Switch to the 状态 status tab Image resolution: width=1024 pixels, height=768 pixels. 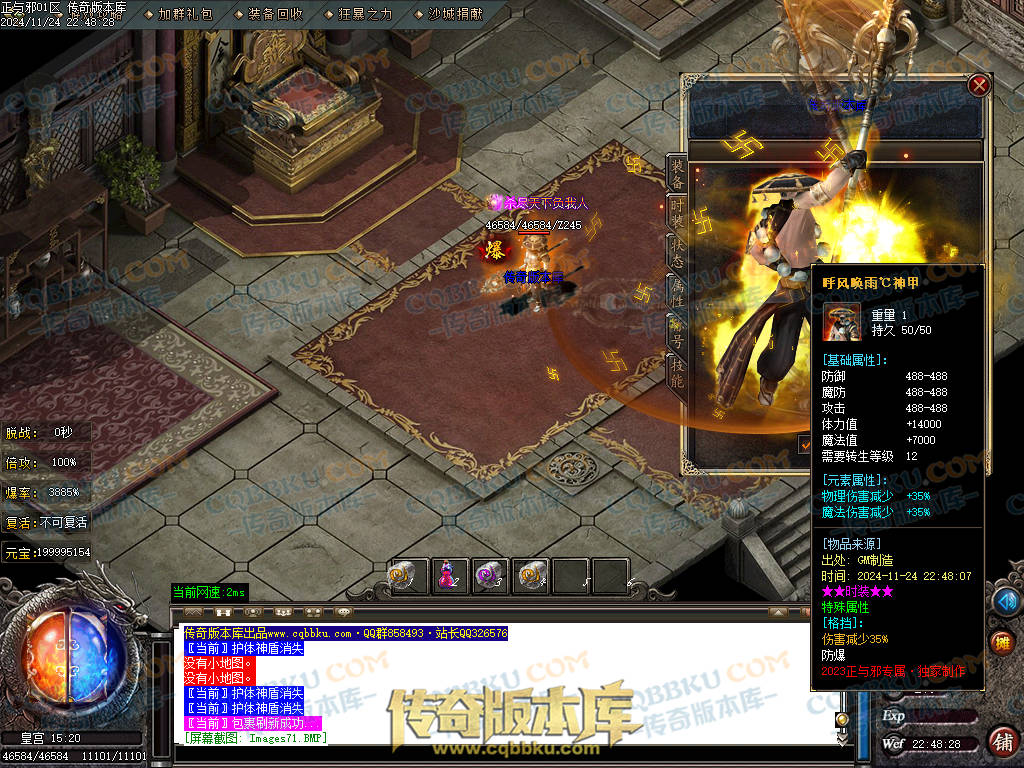tap(677, 254)
